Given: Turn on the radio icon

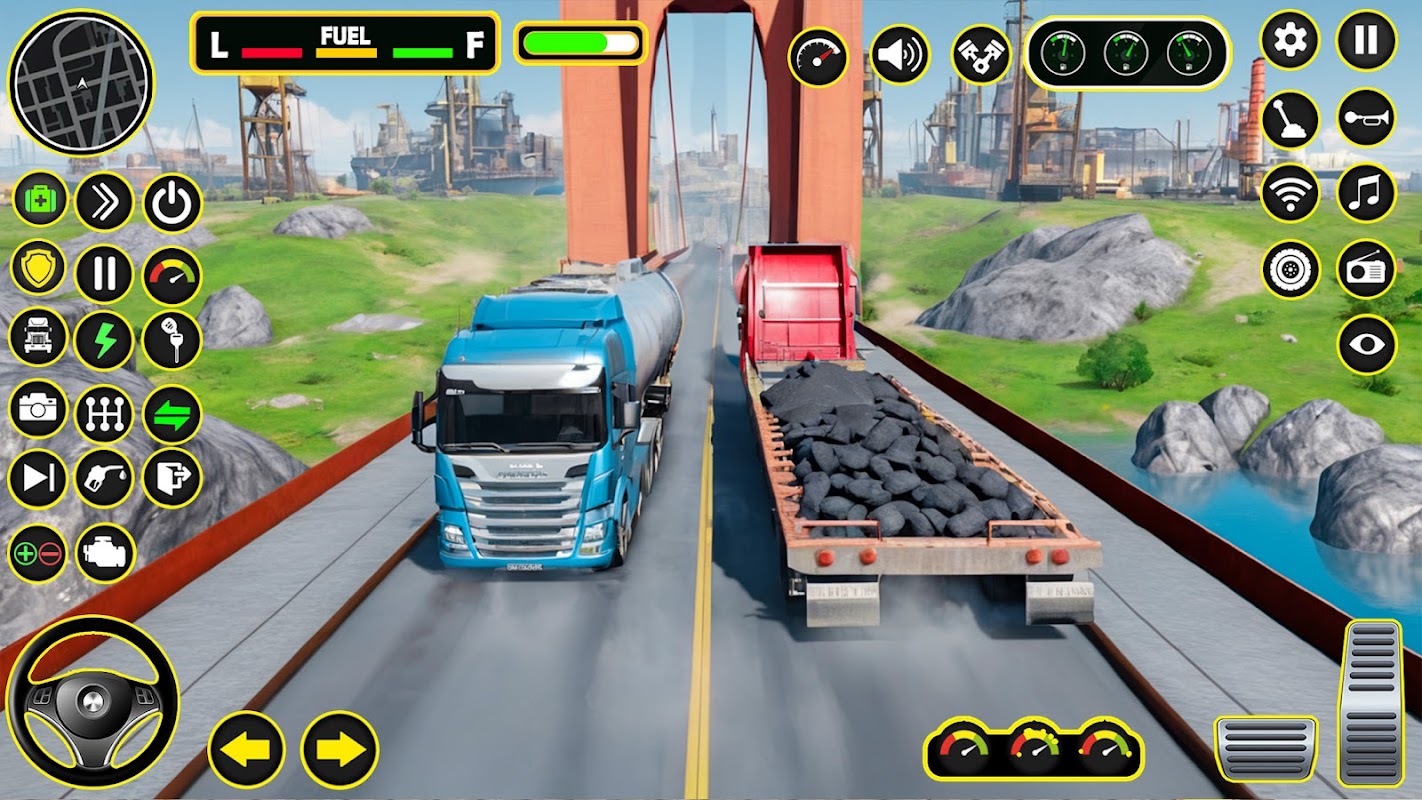Looking at the screenshot, I should 1366,269.
